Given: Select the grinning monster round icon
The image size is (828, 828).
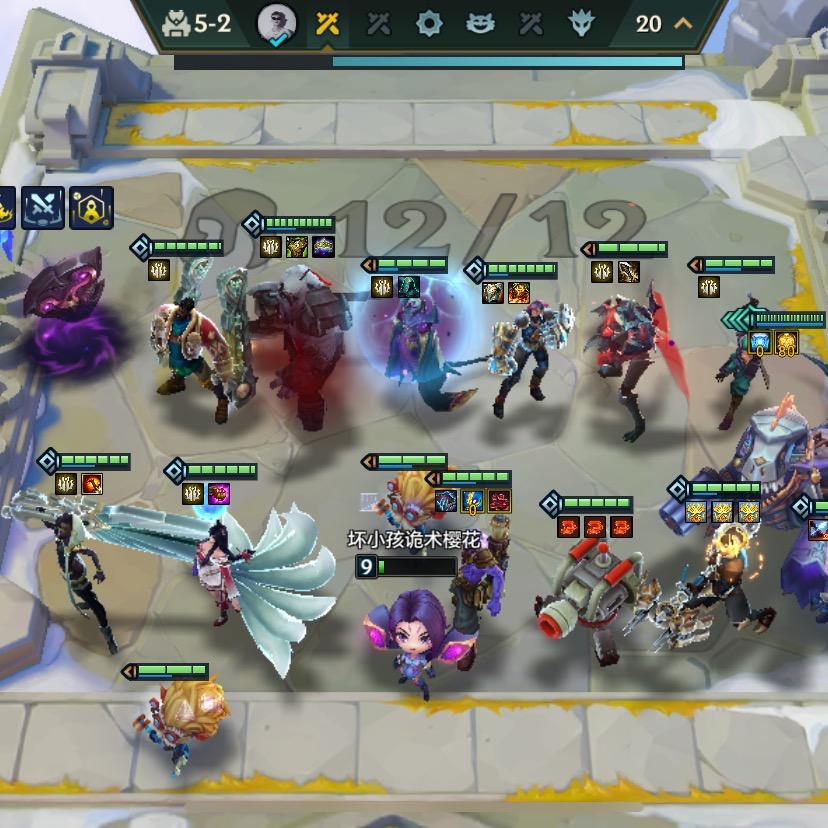Looking at the screenshot, I should (x=480, y=24).
